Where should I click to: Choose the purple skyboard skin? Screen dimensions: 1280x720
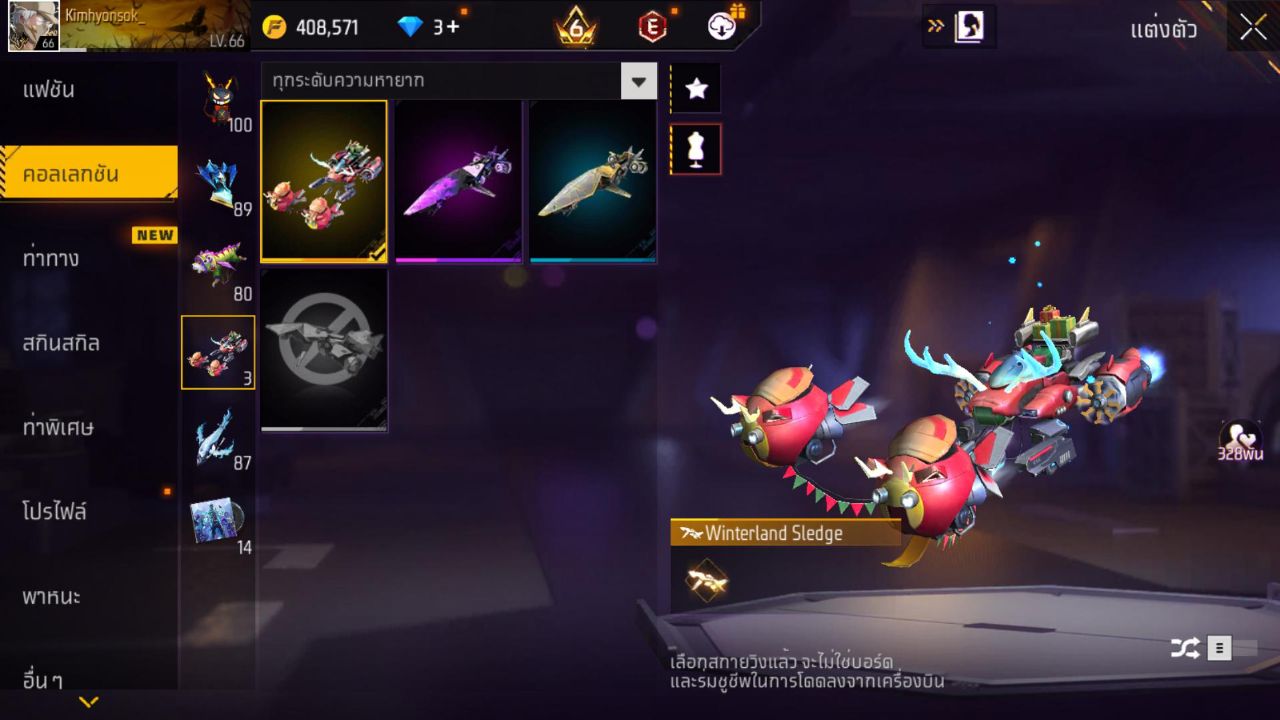(458, 181)
